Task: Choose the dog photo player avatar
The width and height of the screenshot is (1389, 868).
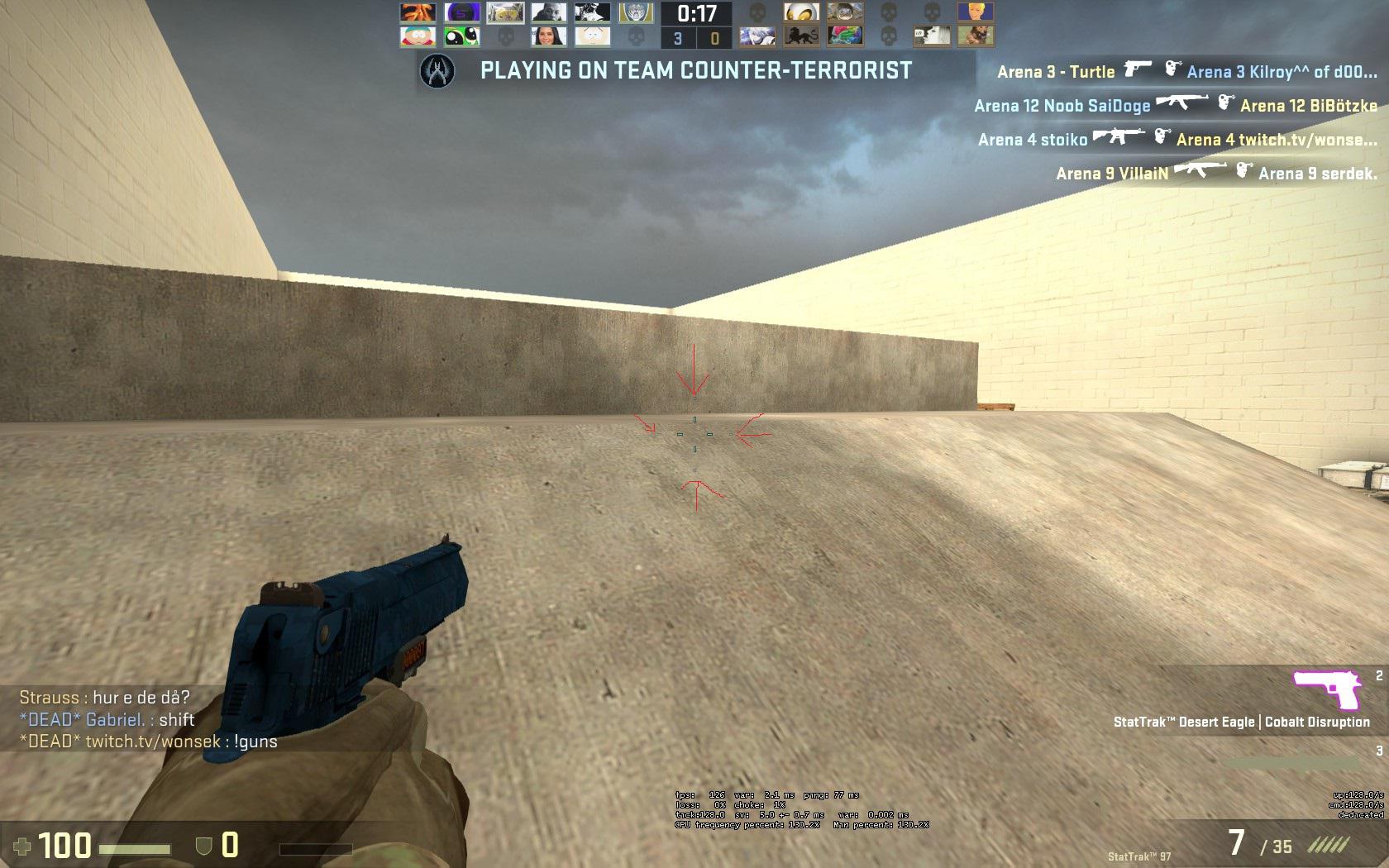Action: coord(976,36)
